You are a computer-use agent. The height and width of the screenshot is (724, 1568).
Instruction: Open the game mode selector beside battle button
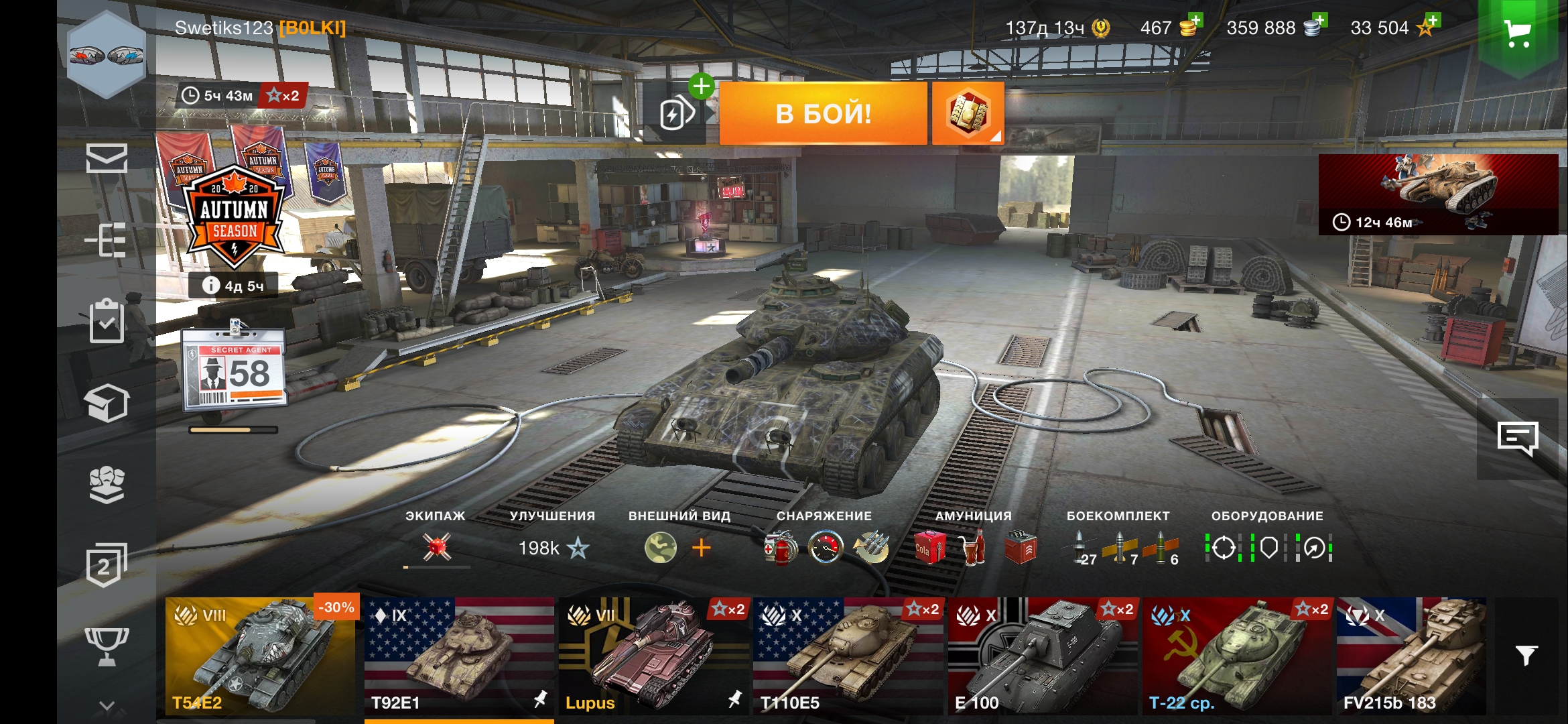pyautogui.click(x=968, y=113)
